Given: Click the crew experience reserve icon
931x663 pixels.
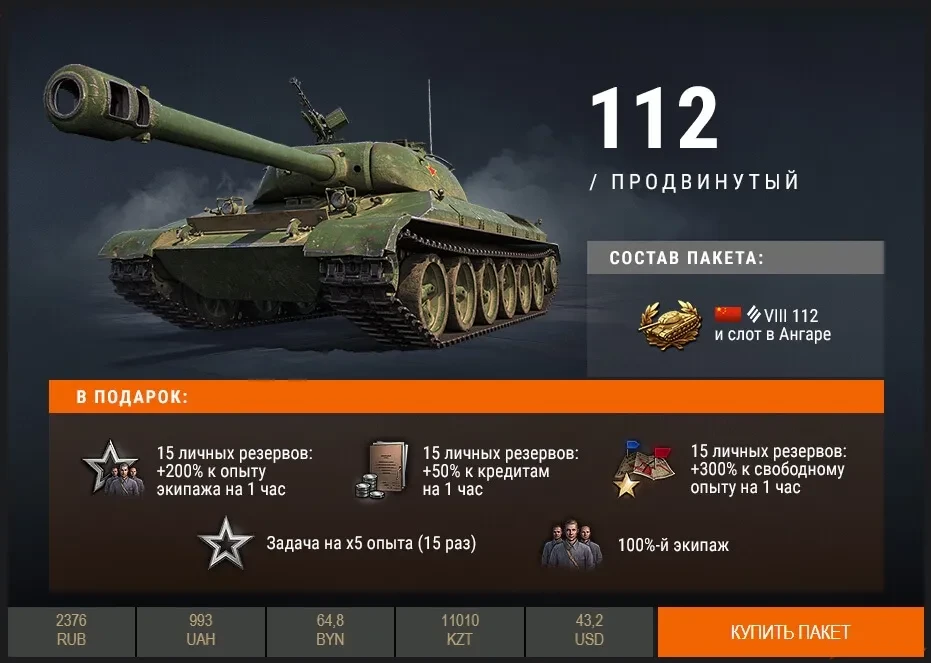Looking at the screenshot, I should pos(112,470).
